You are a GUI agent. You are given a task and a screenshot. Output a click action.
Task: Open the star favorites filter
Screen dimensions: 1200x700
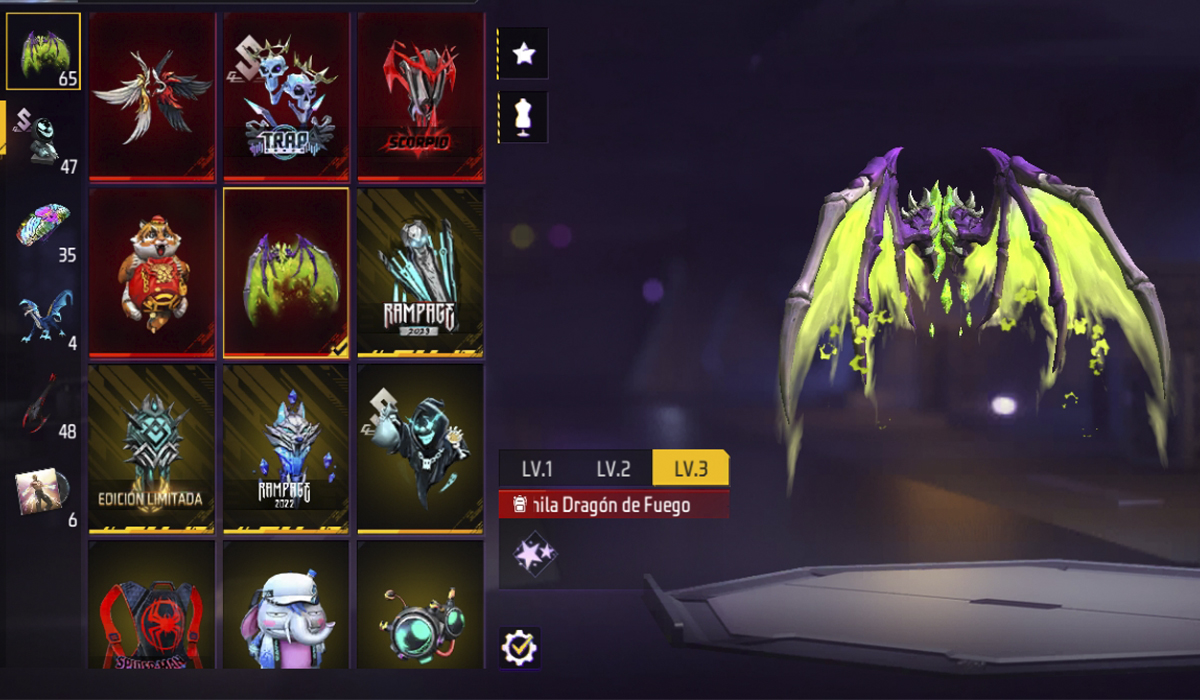[x=523, y=54]
